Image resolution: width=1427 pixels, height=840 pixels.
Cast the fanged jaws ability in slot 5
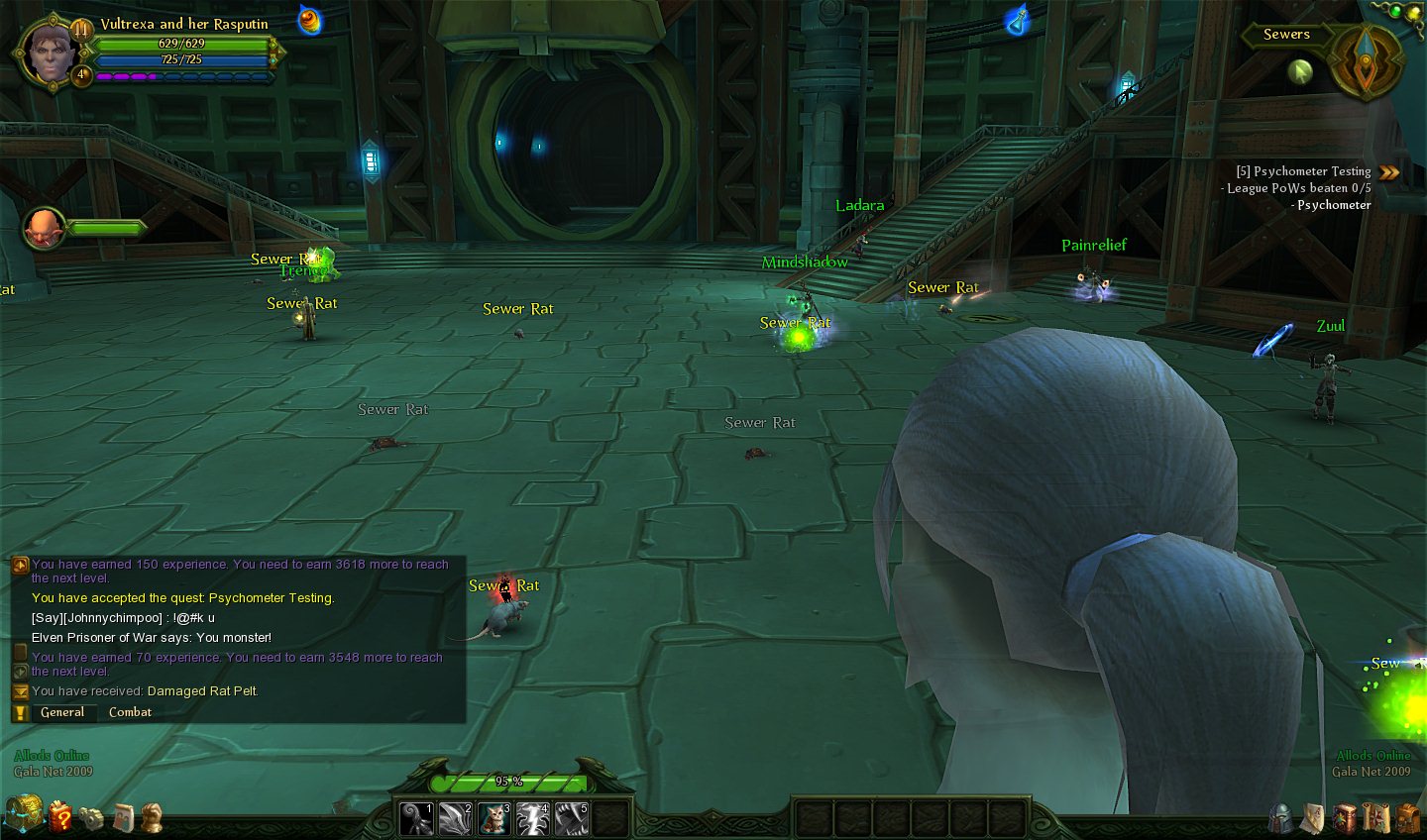tap(571, 819)
